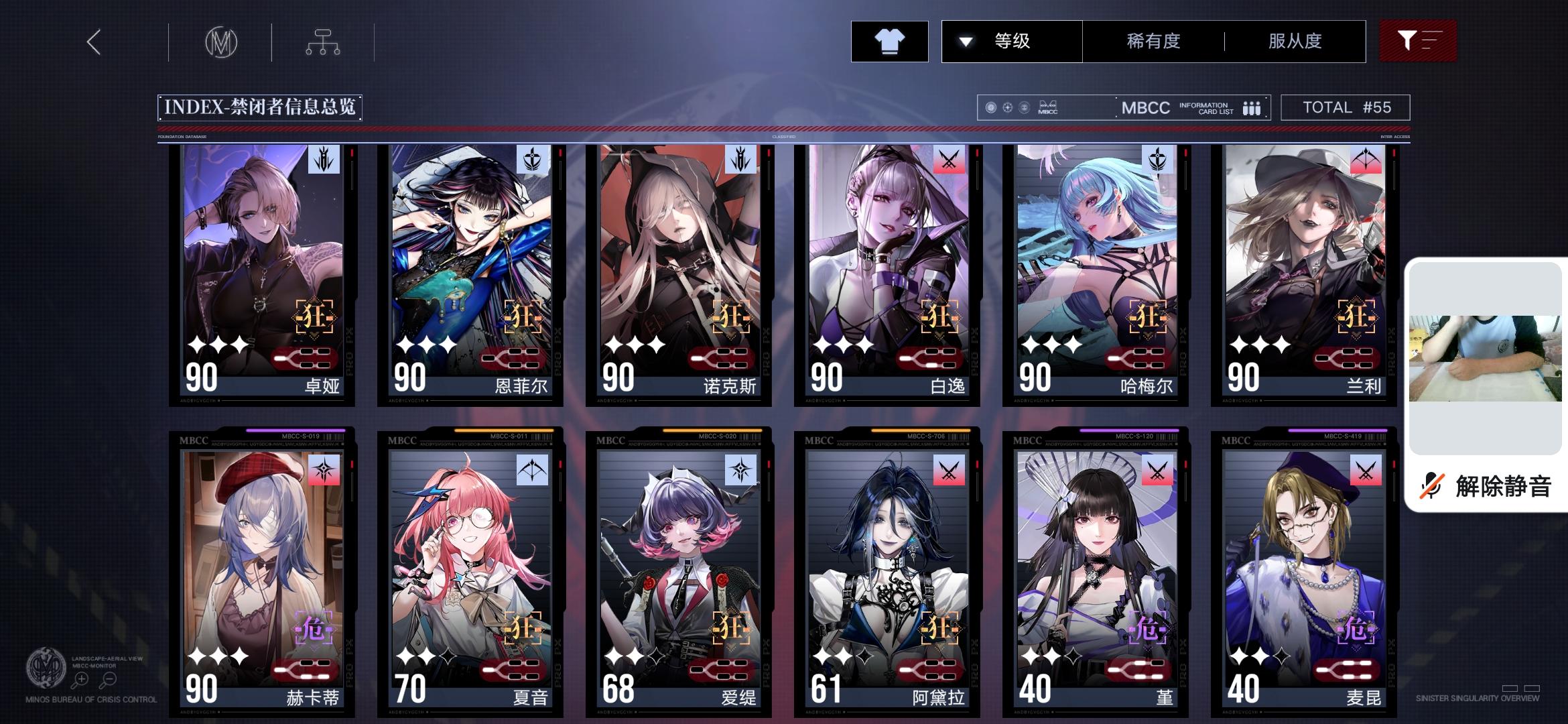The width and height of the screenshot is (1568, 724).
Task: Click the red filter icon at top right
Action: tap(1417, 42)
